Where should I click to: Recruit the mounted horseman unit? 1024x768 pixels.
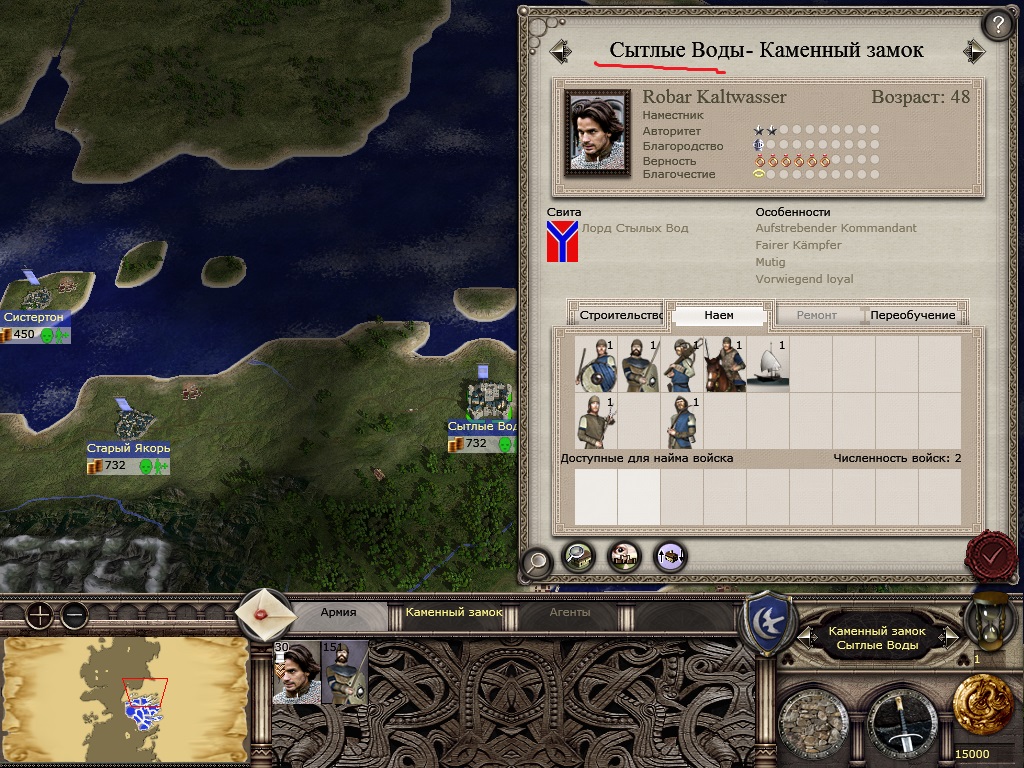point(725,364)
